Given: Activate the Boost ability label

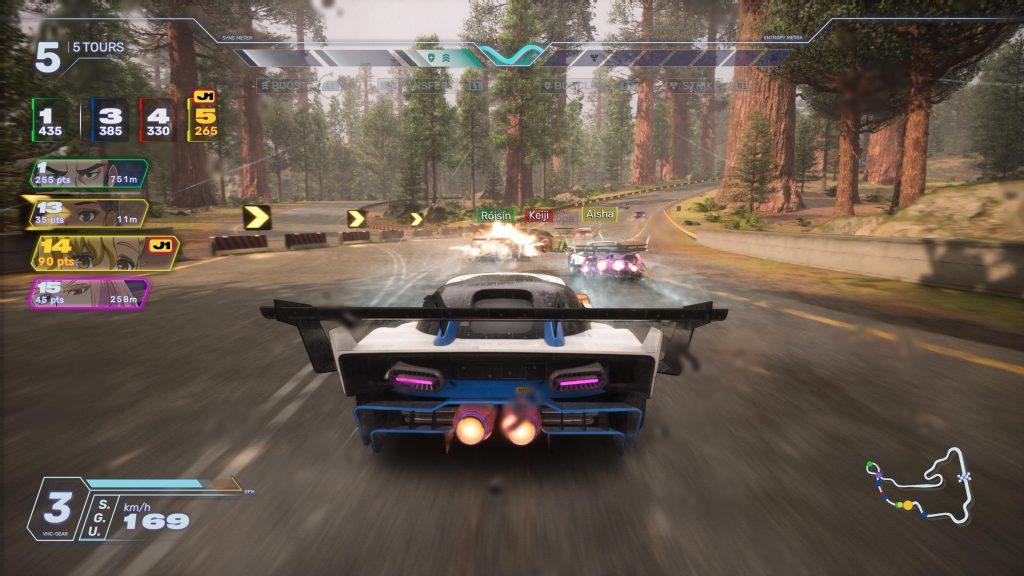Looking at the screenshot, I should point(285,86).
